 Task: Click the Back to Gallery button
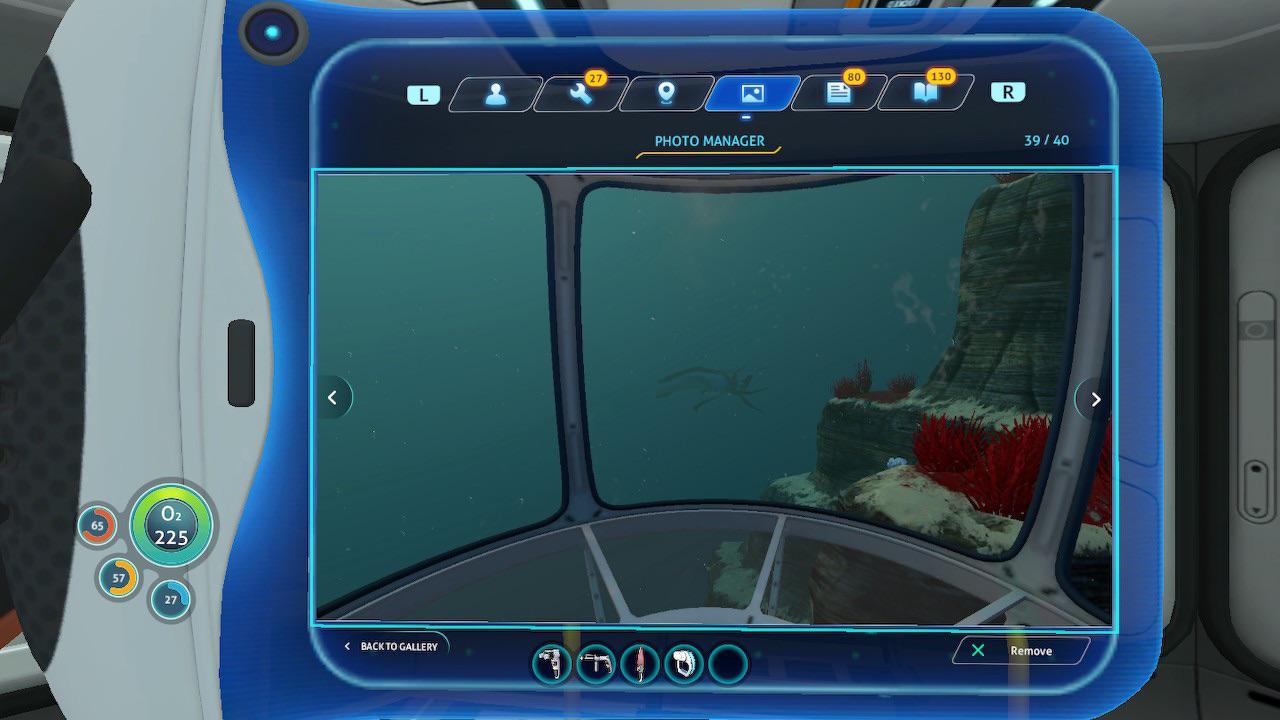point(393,646)
